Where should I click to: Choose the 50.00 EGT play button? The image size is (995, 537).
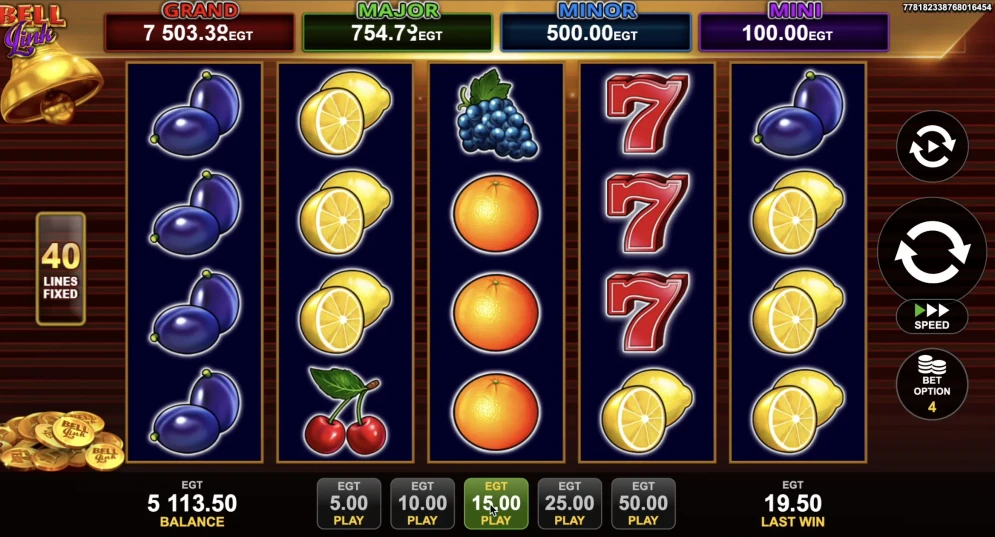(x=643, y=503)
